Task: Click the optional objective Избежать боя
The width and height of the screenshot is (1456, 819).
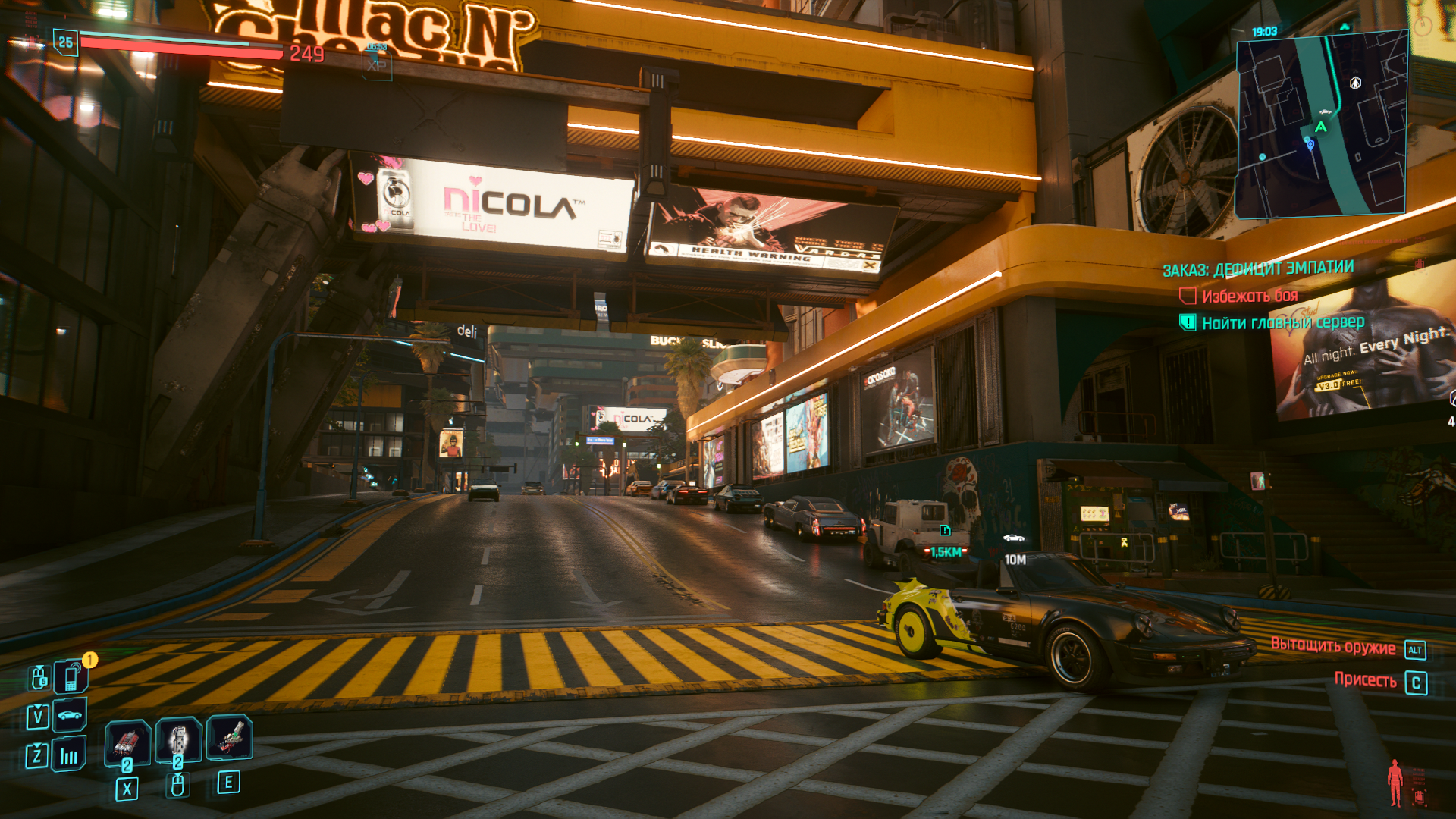Action: coord(1250,296)
